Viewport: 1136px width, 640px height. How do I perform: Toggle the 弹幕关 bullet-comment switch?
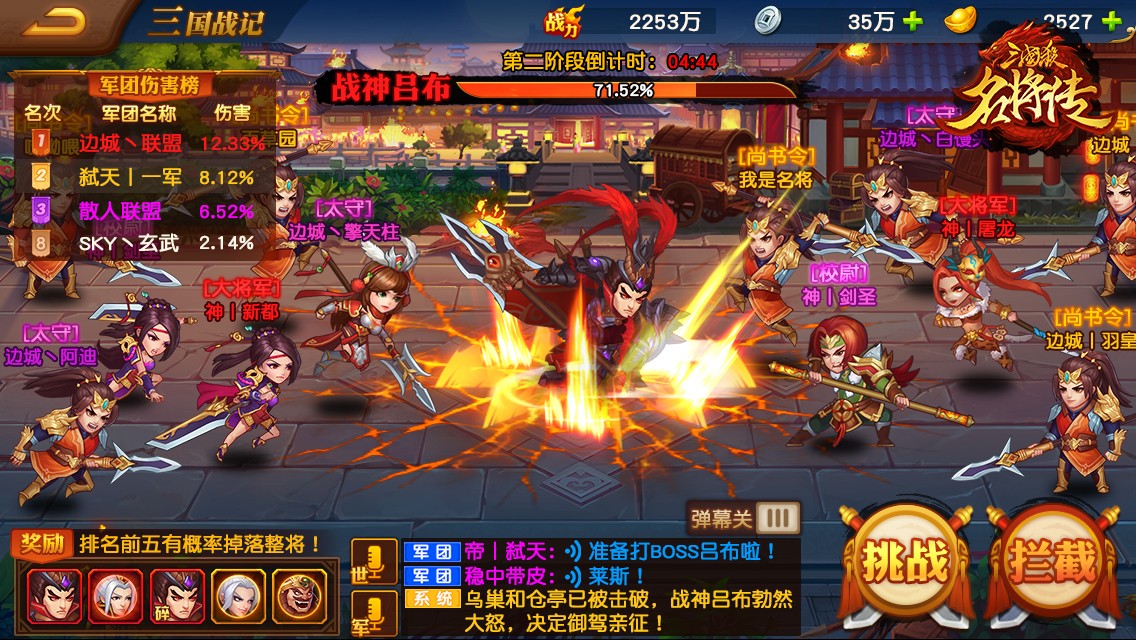click(x=778, y=518)
